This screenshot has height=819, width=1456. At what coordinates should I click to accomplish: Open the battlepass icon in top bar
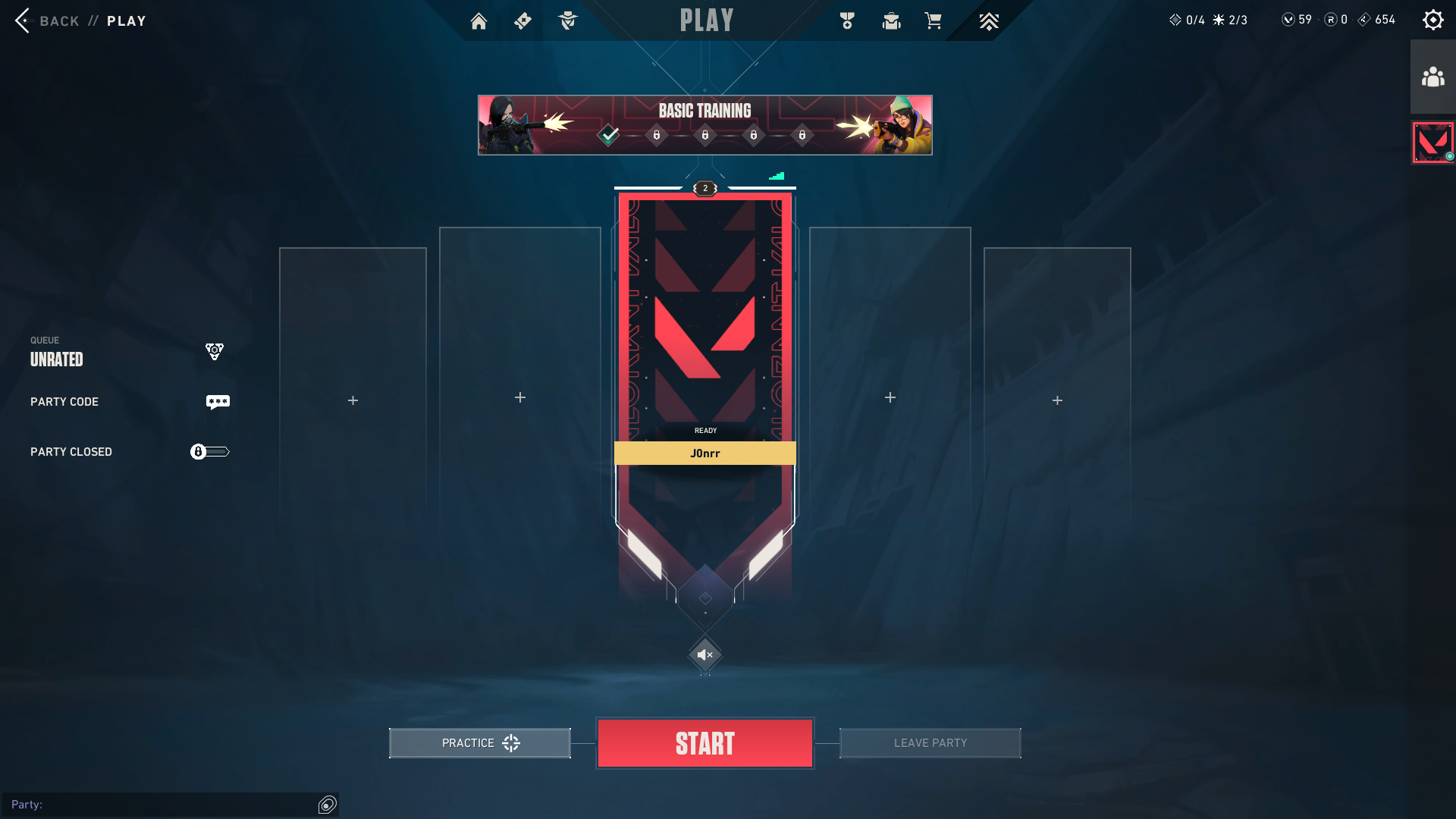tap(522, 21)
